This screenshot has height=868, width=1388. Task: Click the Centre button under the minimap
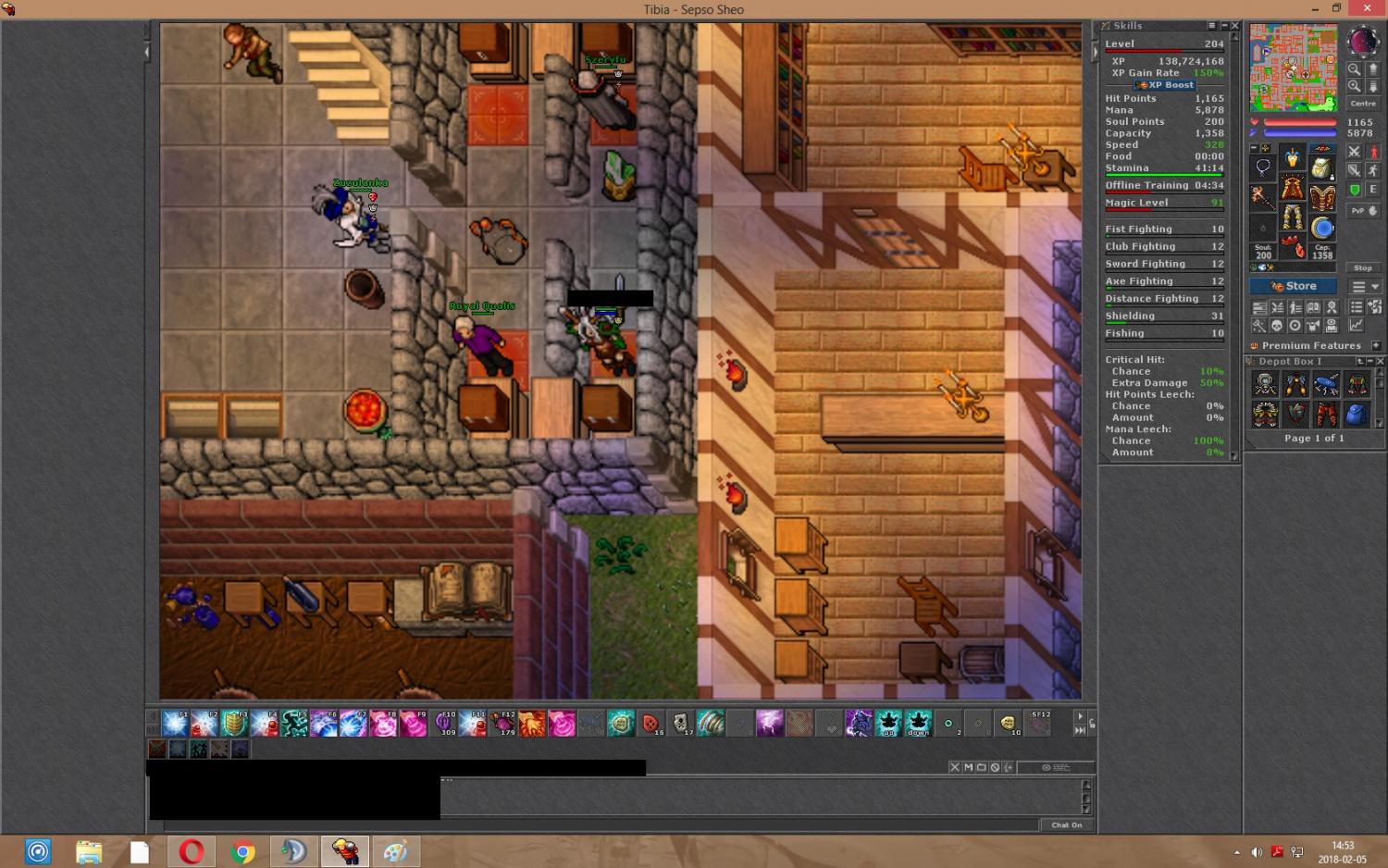tap(1362, 104)
